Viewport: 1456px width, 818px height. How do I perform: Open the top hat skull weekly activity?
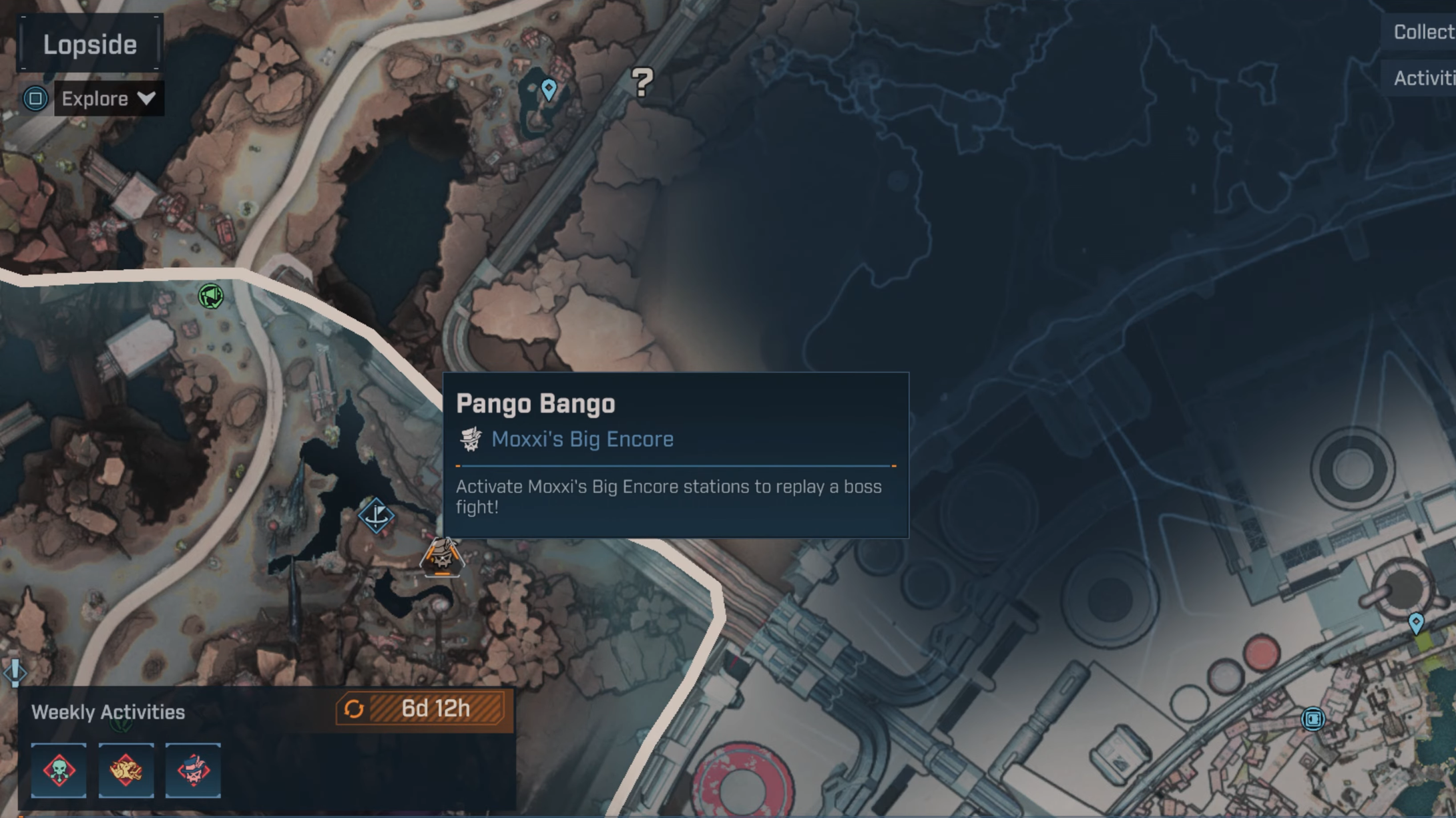point(193,770)
